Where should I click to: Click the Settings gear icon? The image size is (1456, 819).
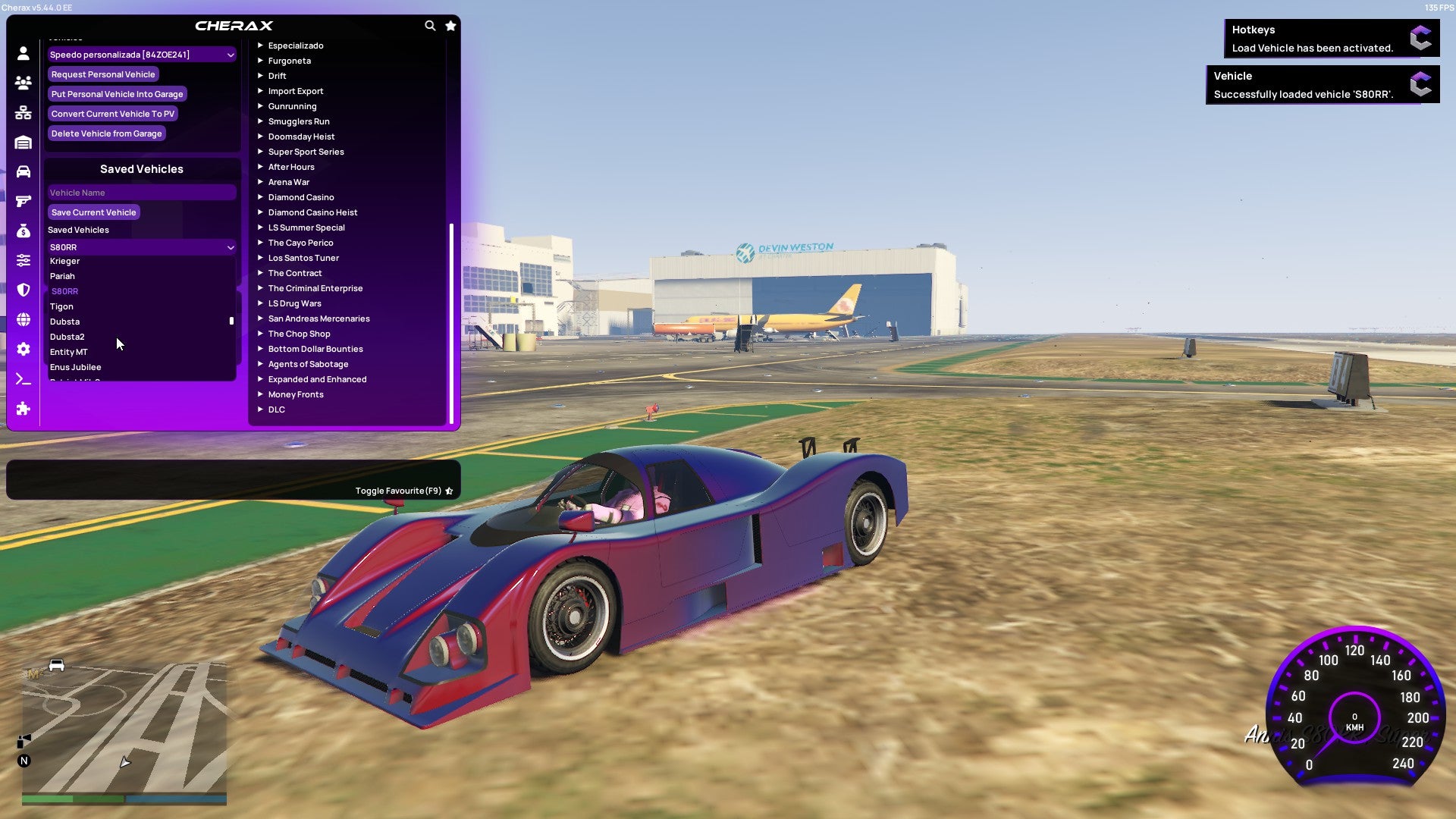pyautogui.click(x=23, y=349)
